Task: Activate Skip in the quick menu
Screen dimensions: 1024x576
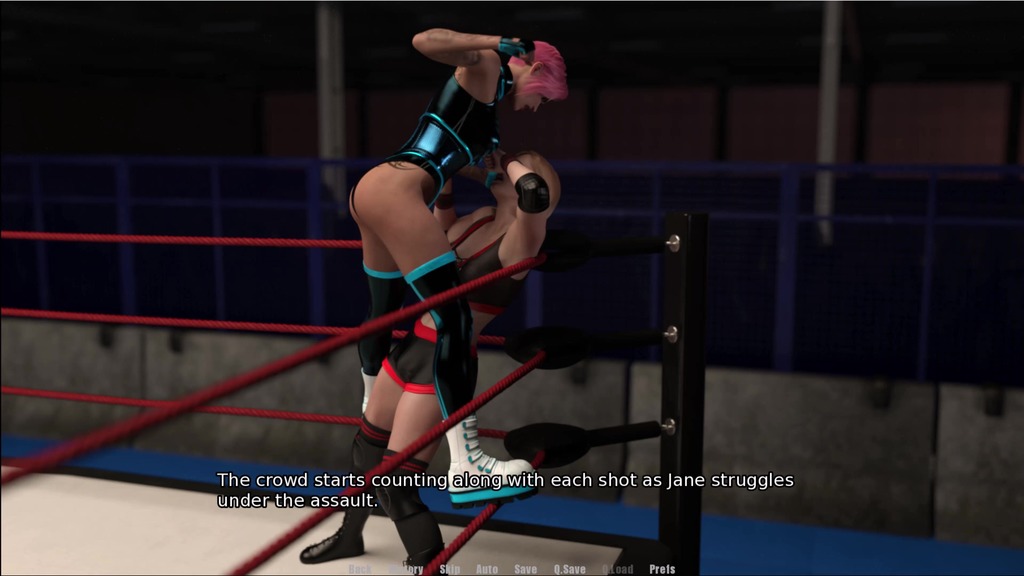Action: [x=450, y=569]
